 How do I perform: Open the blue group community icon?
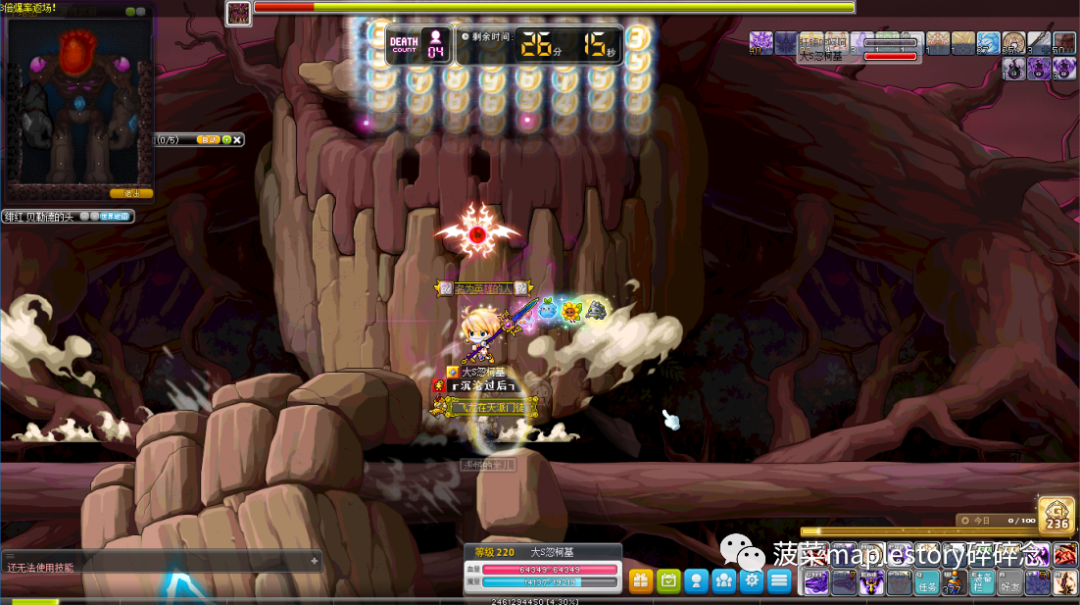[x=723, y=580]
